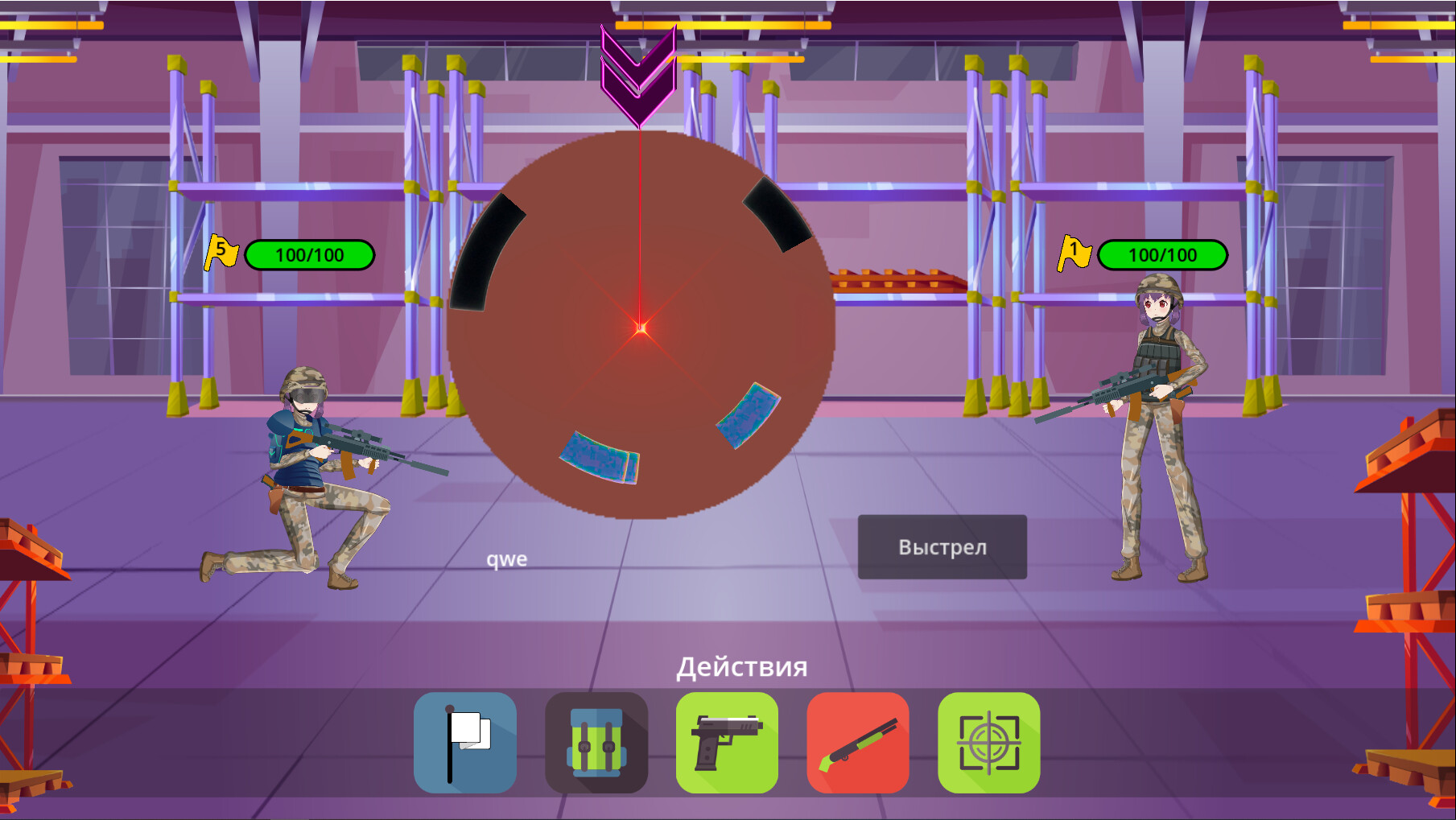This screenshot has height=820, width=1456.
Task: Click the purple chevron marker above the wheel
Action: click(x=640, y=72)
